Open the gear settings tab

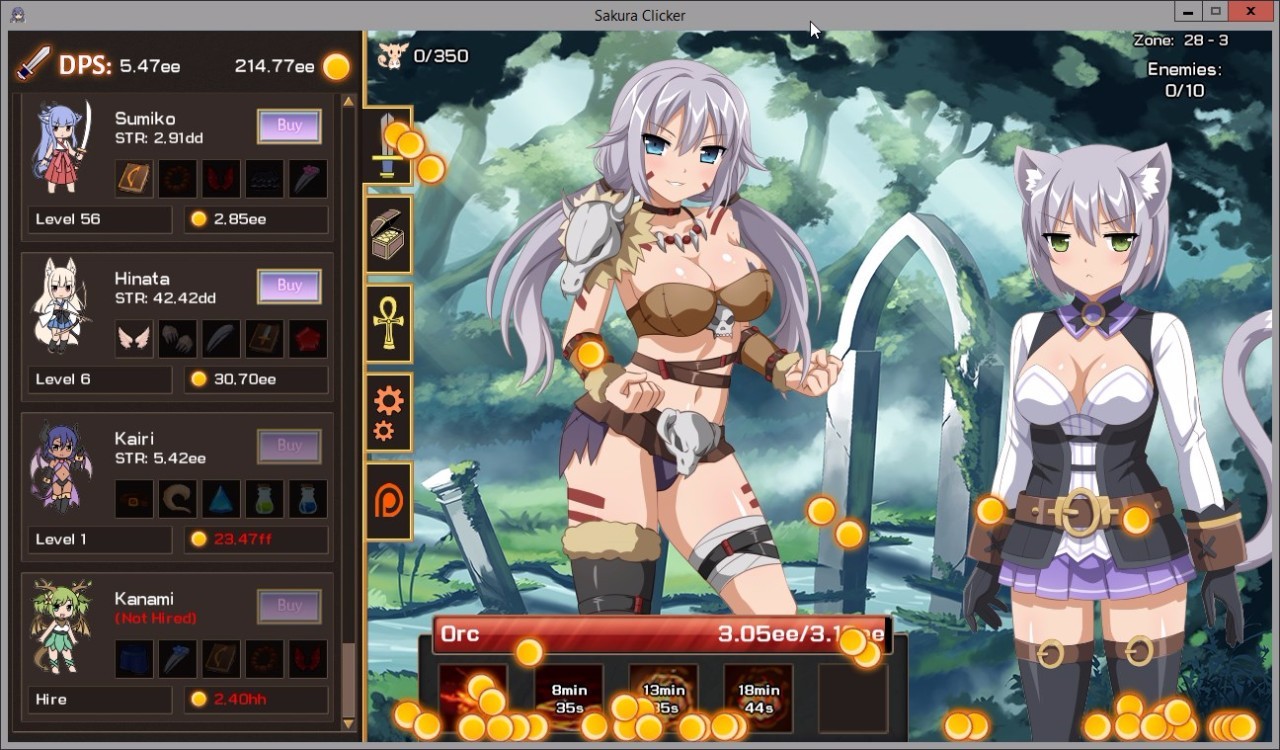(x=388, y=412)
